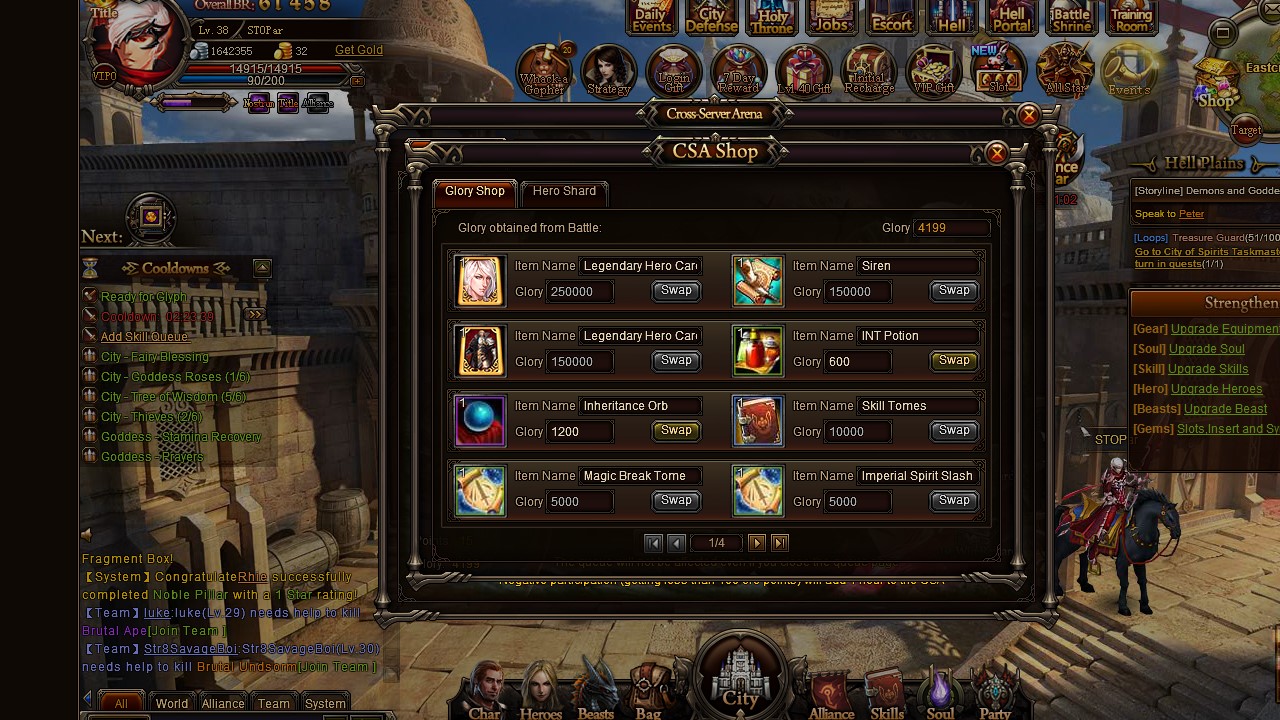The height and width of the screenshot is (720, 1280).
Task: Jump to the last shop page
Action: (780, 543)
